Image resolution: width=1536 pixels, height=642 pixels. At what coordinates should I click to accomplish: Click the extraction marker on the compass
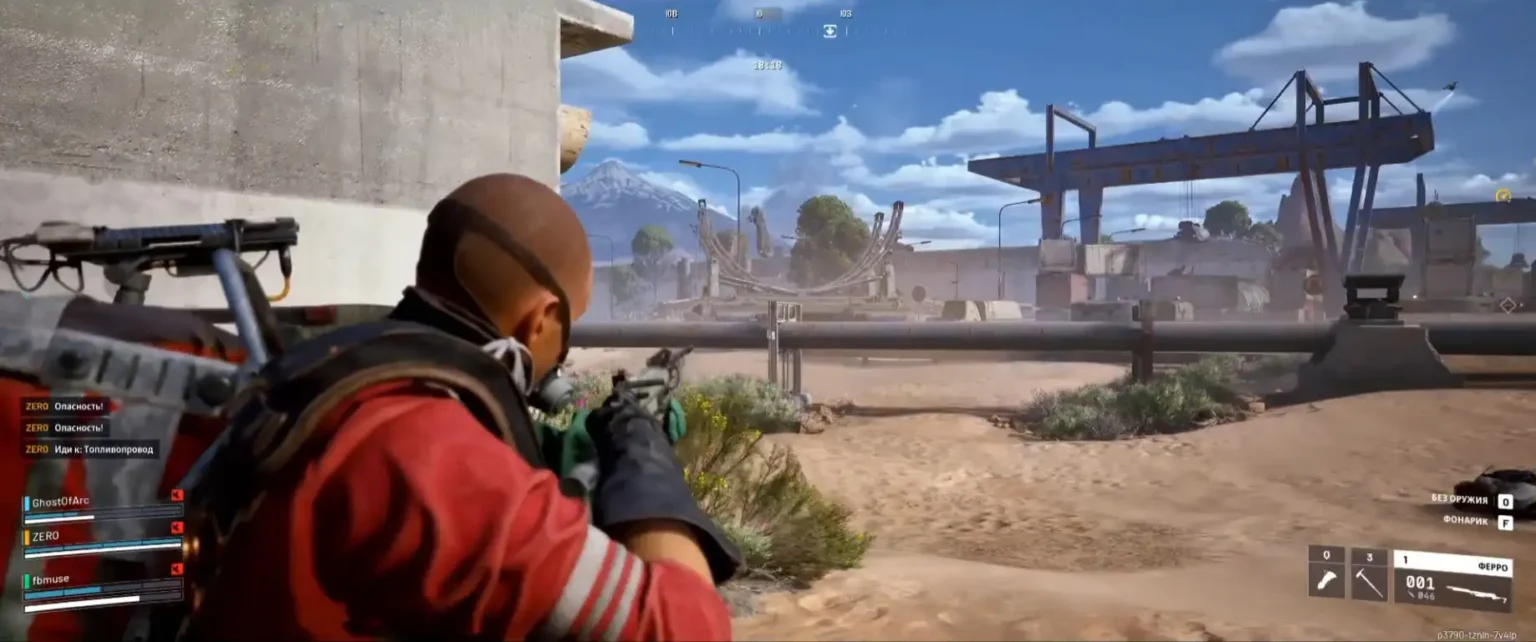[829, 31]
